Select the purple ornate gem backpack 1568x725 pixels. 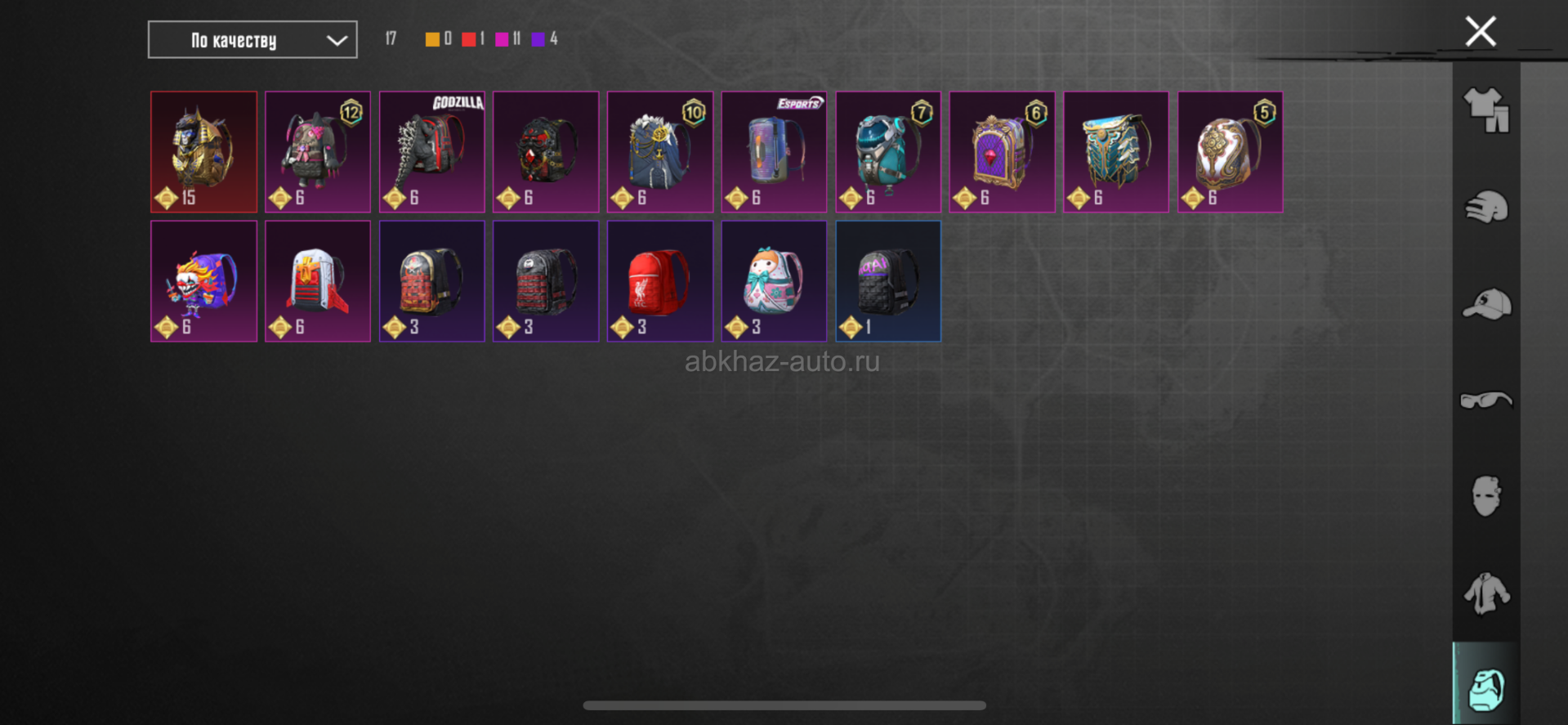pos(1002,152)
